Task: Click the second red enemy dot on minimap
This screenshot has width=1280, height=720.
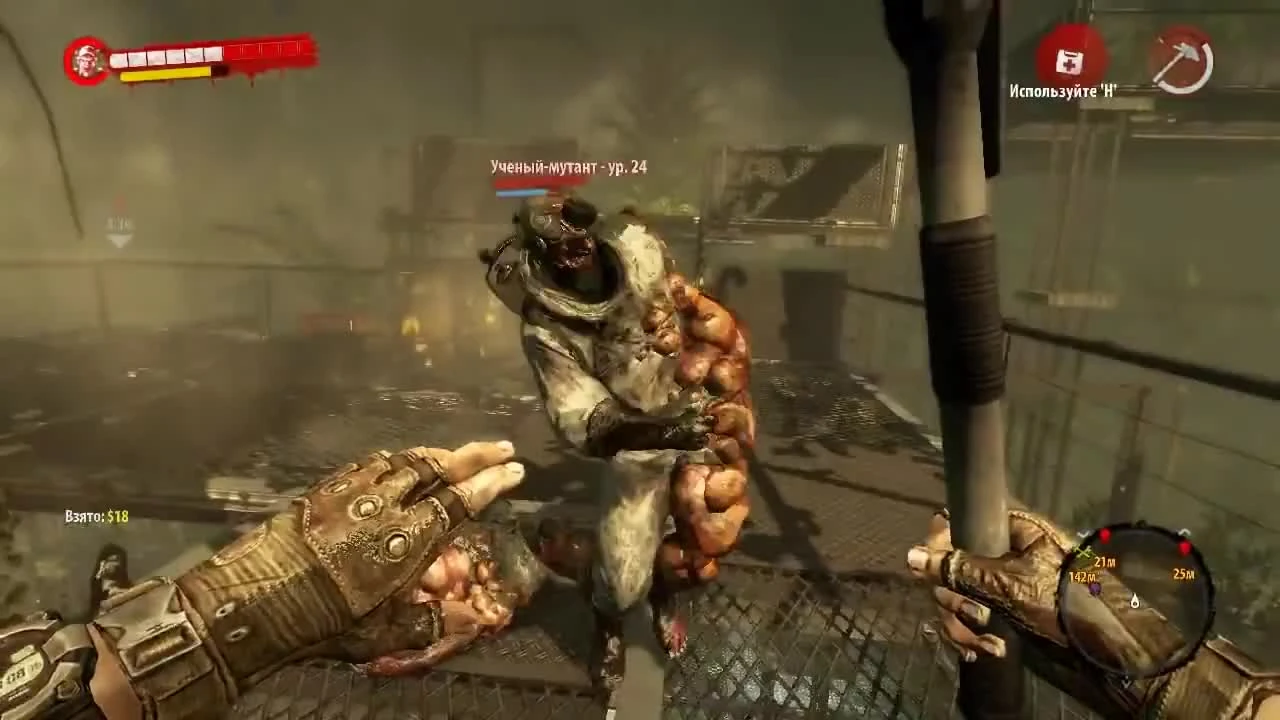Action: click(1185, 547)
